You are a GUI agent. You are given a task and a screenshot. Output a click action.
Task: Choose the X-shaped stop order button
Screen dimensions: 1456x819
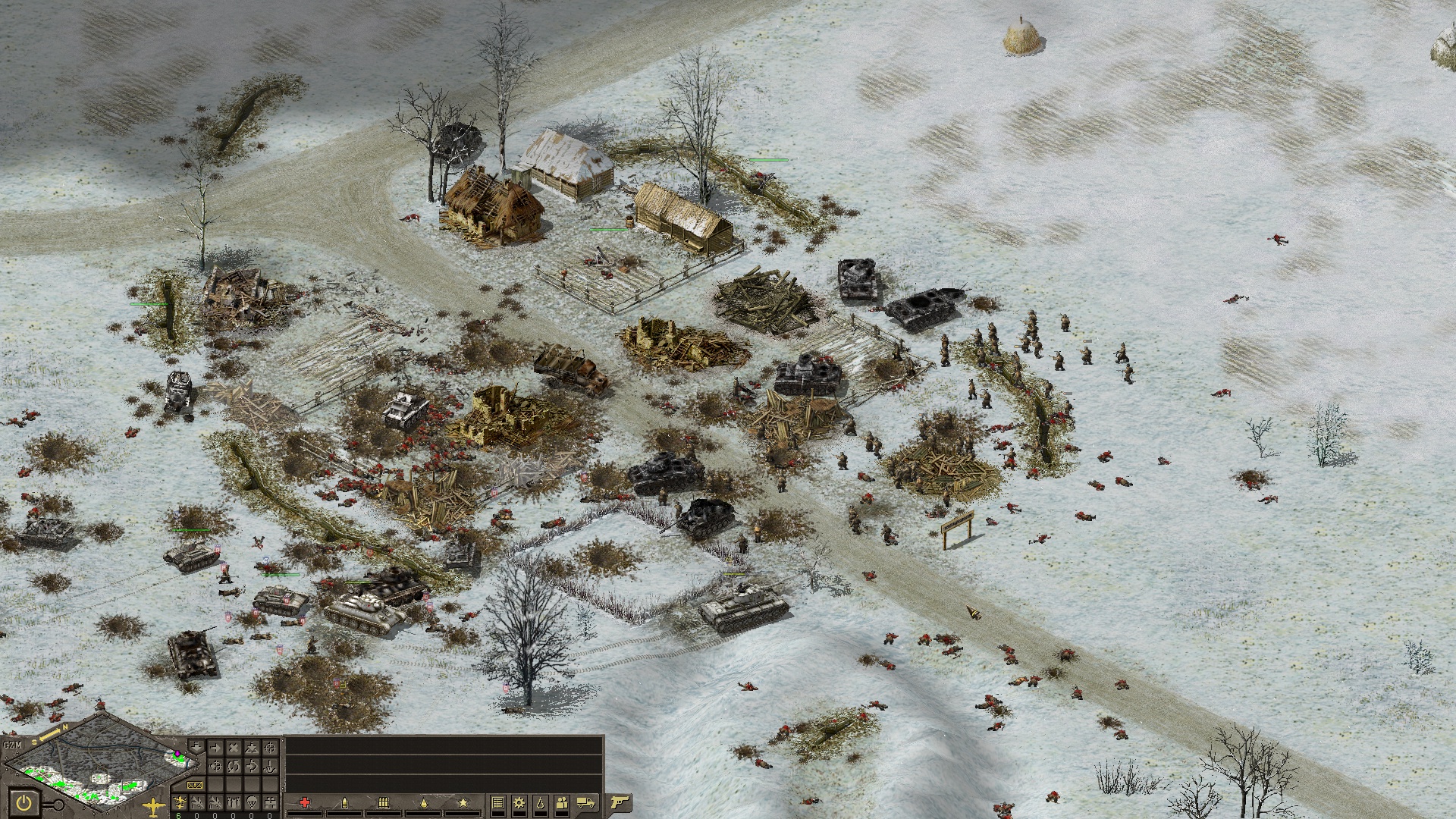click(234, 748)
